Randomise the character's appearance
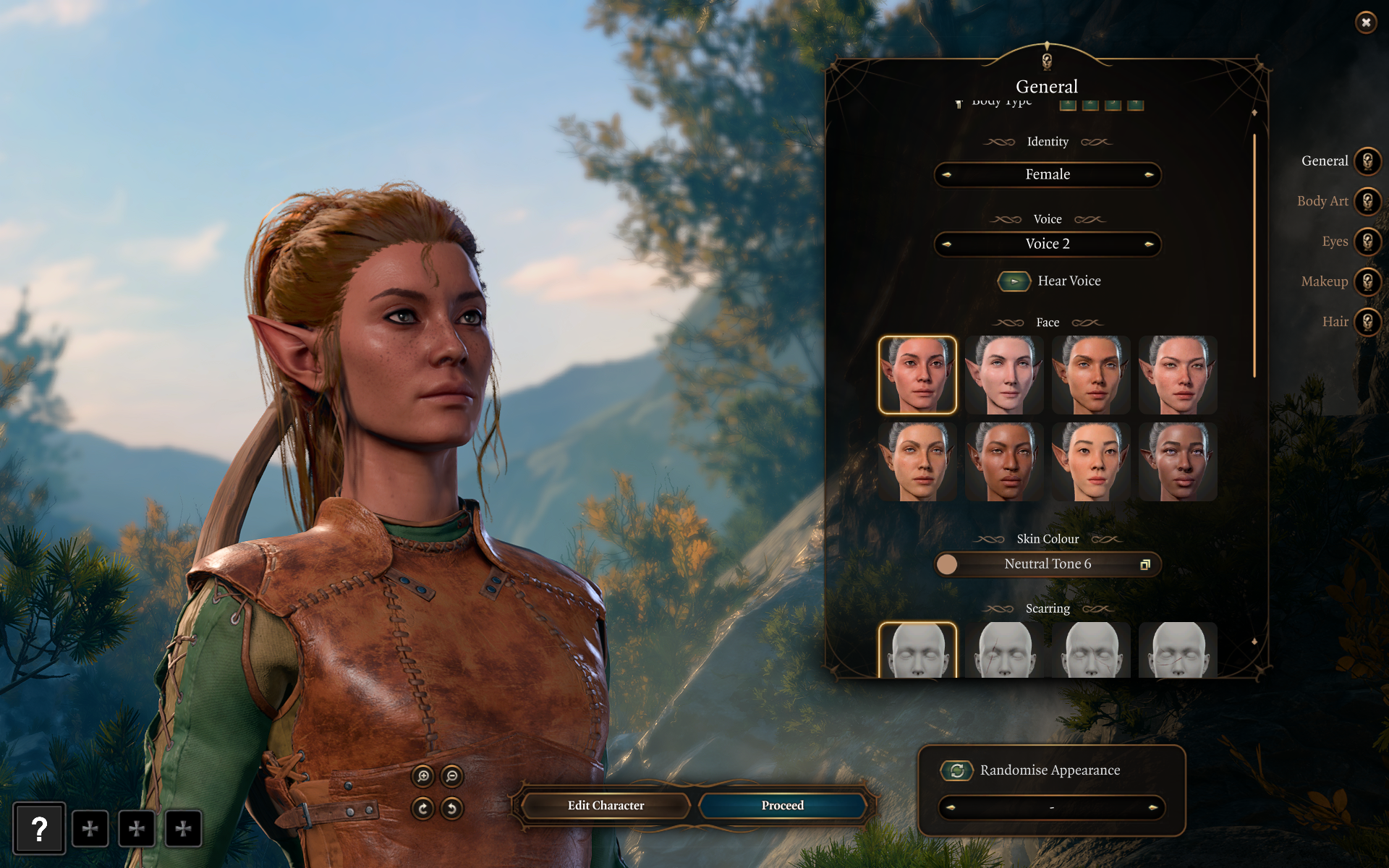This screenshot has width=1389, height=868. point(957,770)
